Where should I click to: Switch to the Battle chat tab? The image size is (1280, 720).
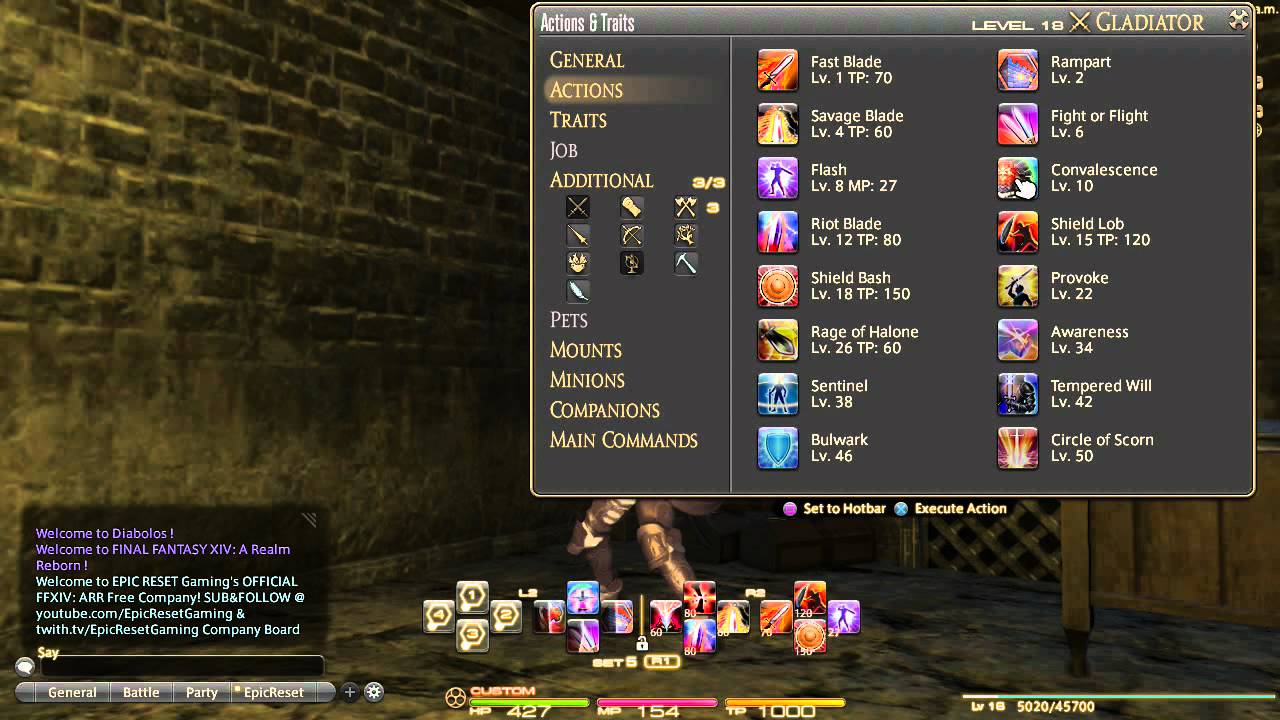tap(140, 691)
